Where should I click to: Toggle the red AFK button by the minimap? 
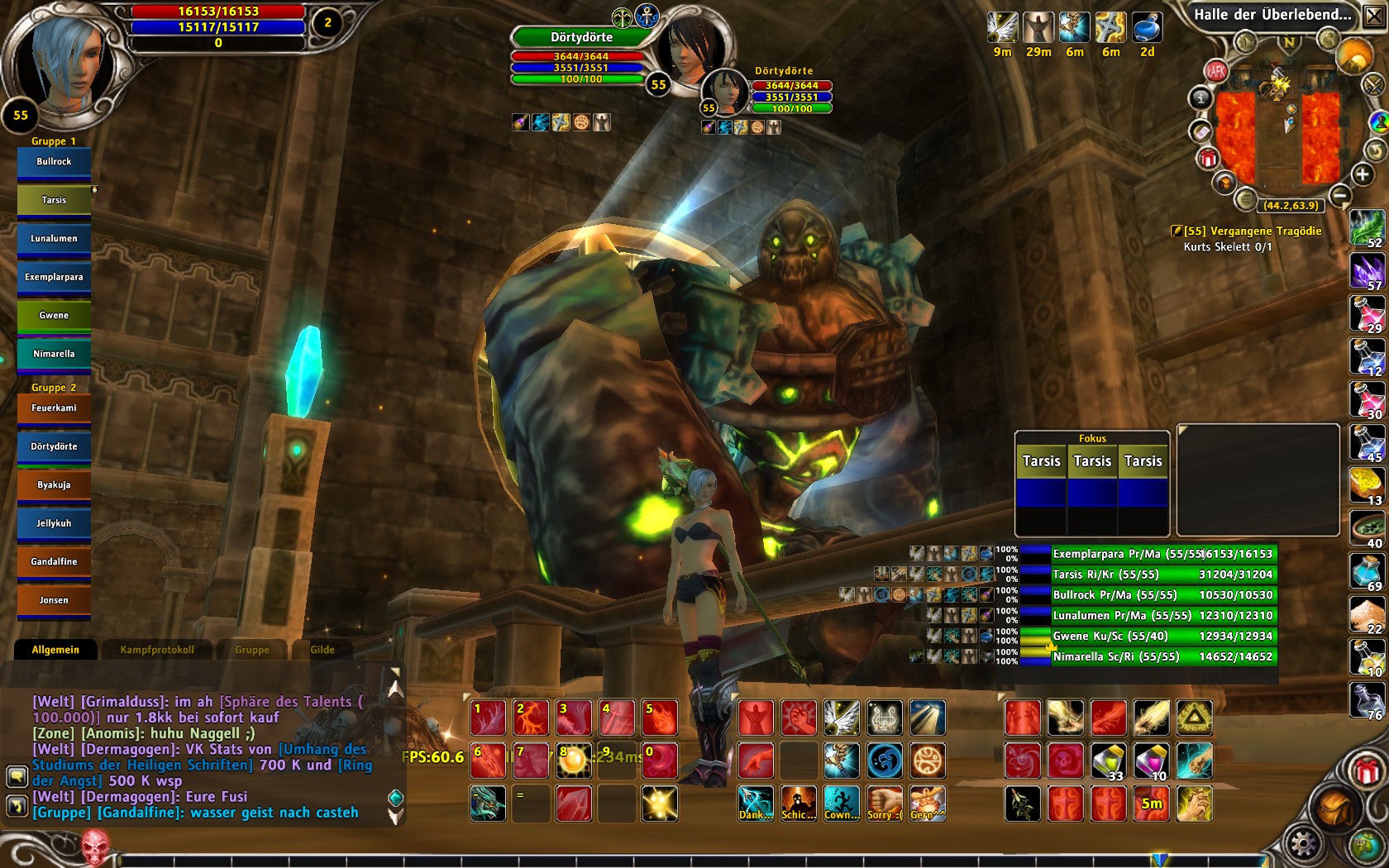(x=1215, y=71)
